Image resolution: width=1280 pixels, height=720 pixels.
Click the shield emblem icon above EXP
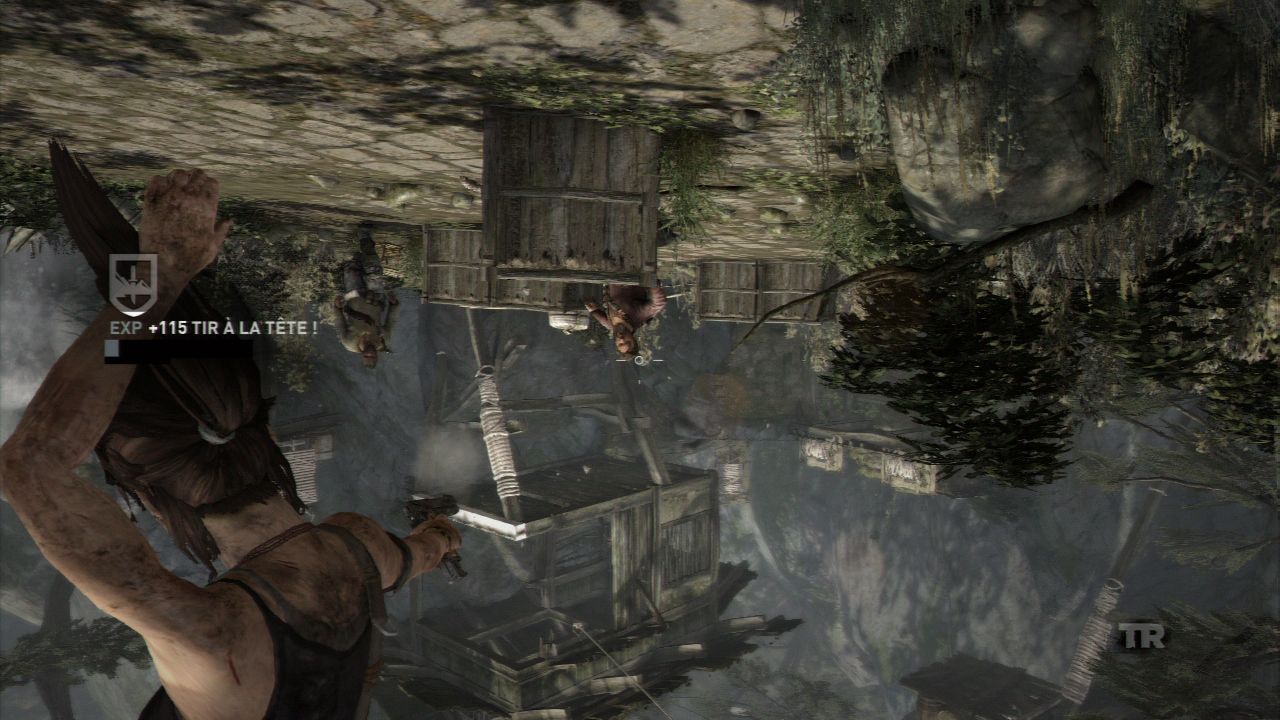[132, 283]
